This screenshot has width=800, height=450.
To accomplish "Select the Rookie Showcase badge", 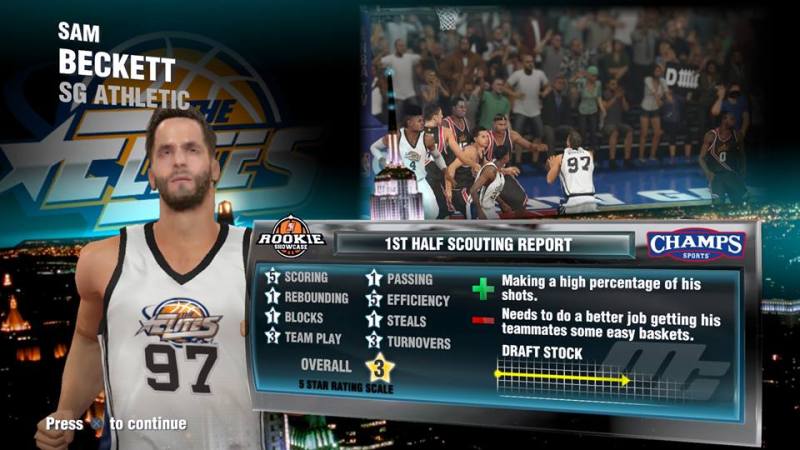I will click(x=291, y=238).
